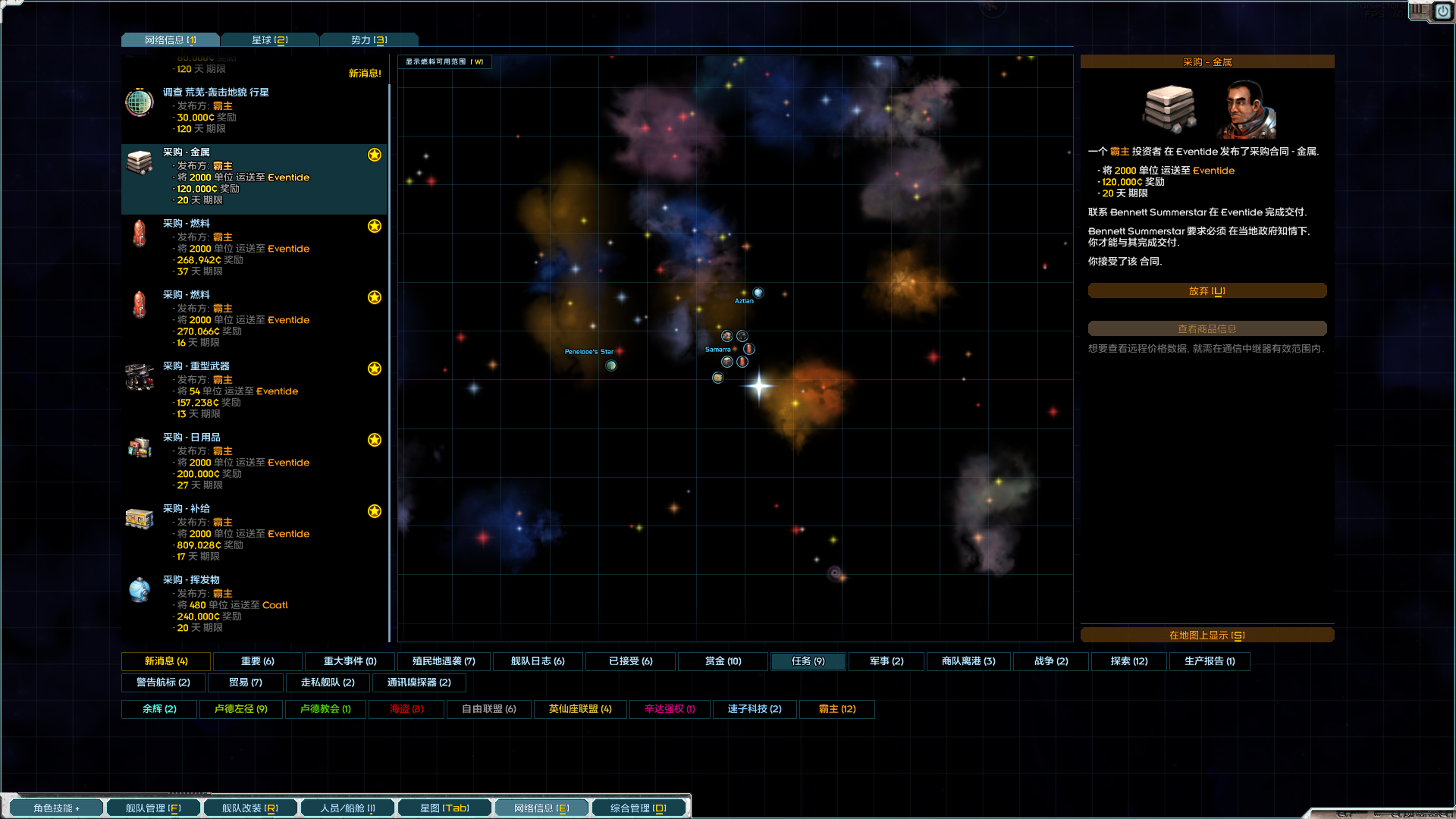Click the power button at top right
Viewport: 1456px width, 819px height.
[x=1442, y=12]
